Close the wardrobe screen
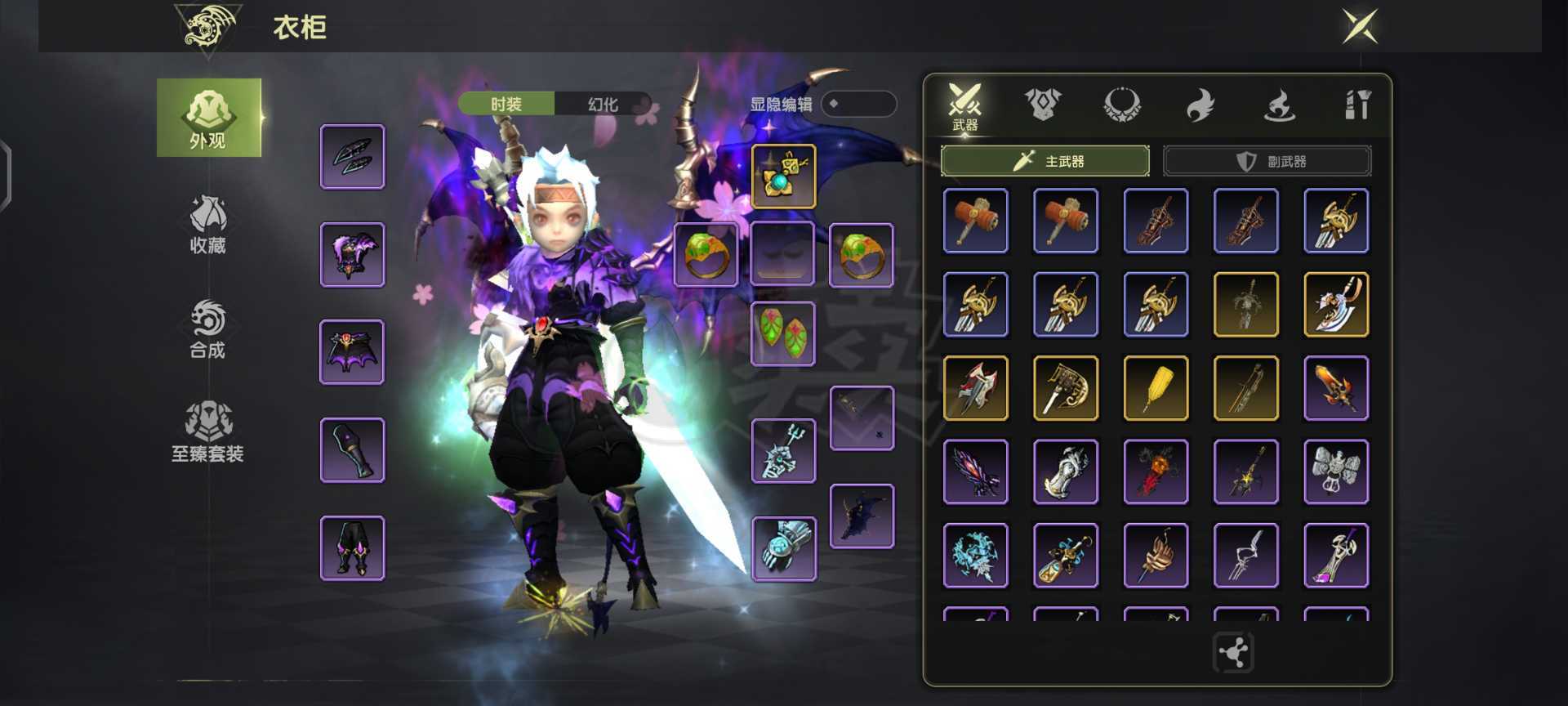1568x706 pixels. (x=1360, y=27)
